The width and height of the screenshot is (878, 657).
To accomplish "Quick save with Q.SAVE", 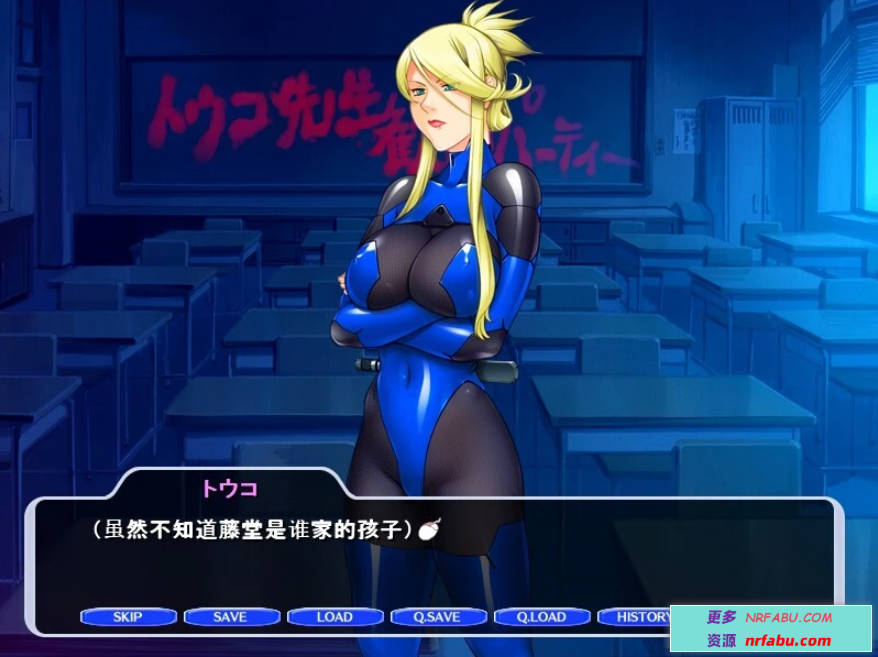I will pos(438,617).
